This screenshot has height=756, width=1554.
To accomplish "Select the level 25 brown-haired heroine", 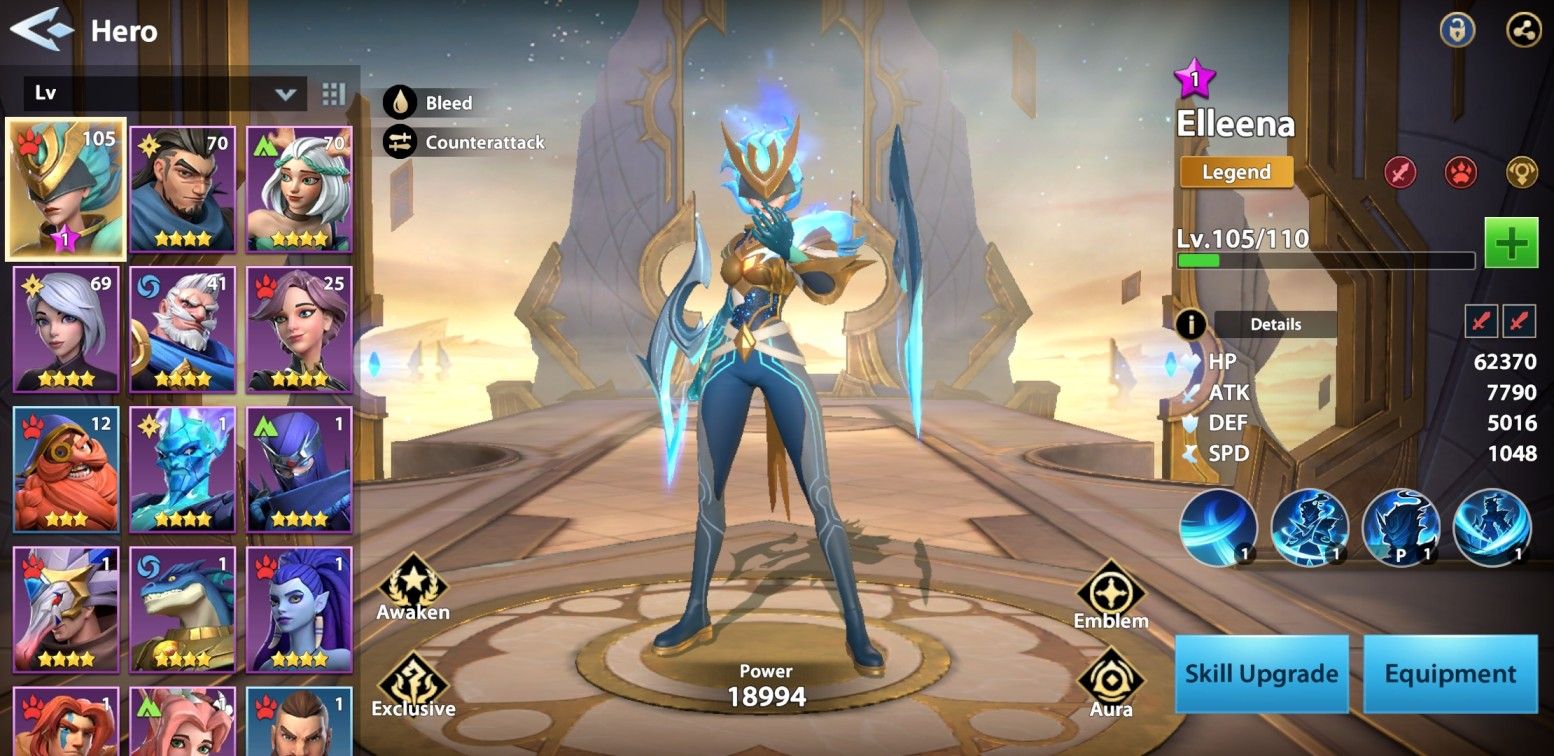I will (x=299, y=329).
